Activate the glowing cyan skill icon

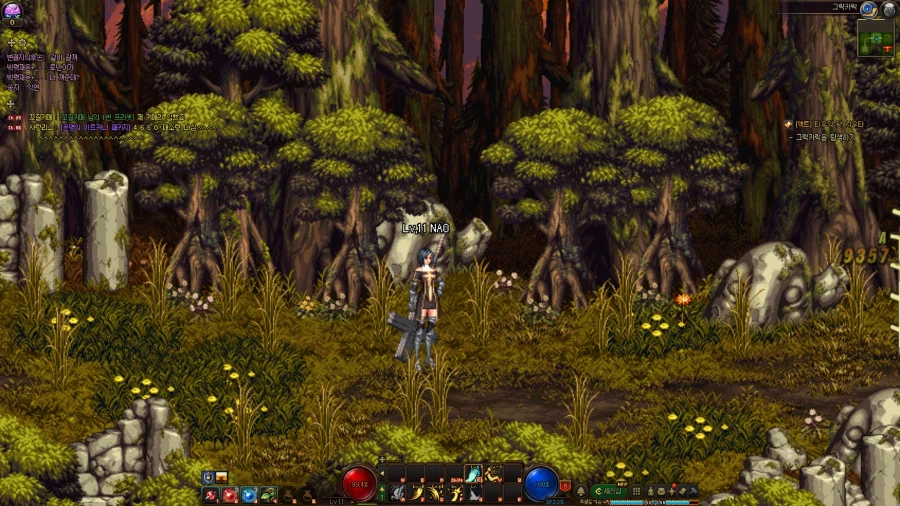point(474,474)
